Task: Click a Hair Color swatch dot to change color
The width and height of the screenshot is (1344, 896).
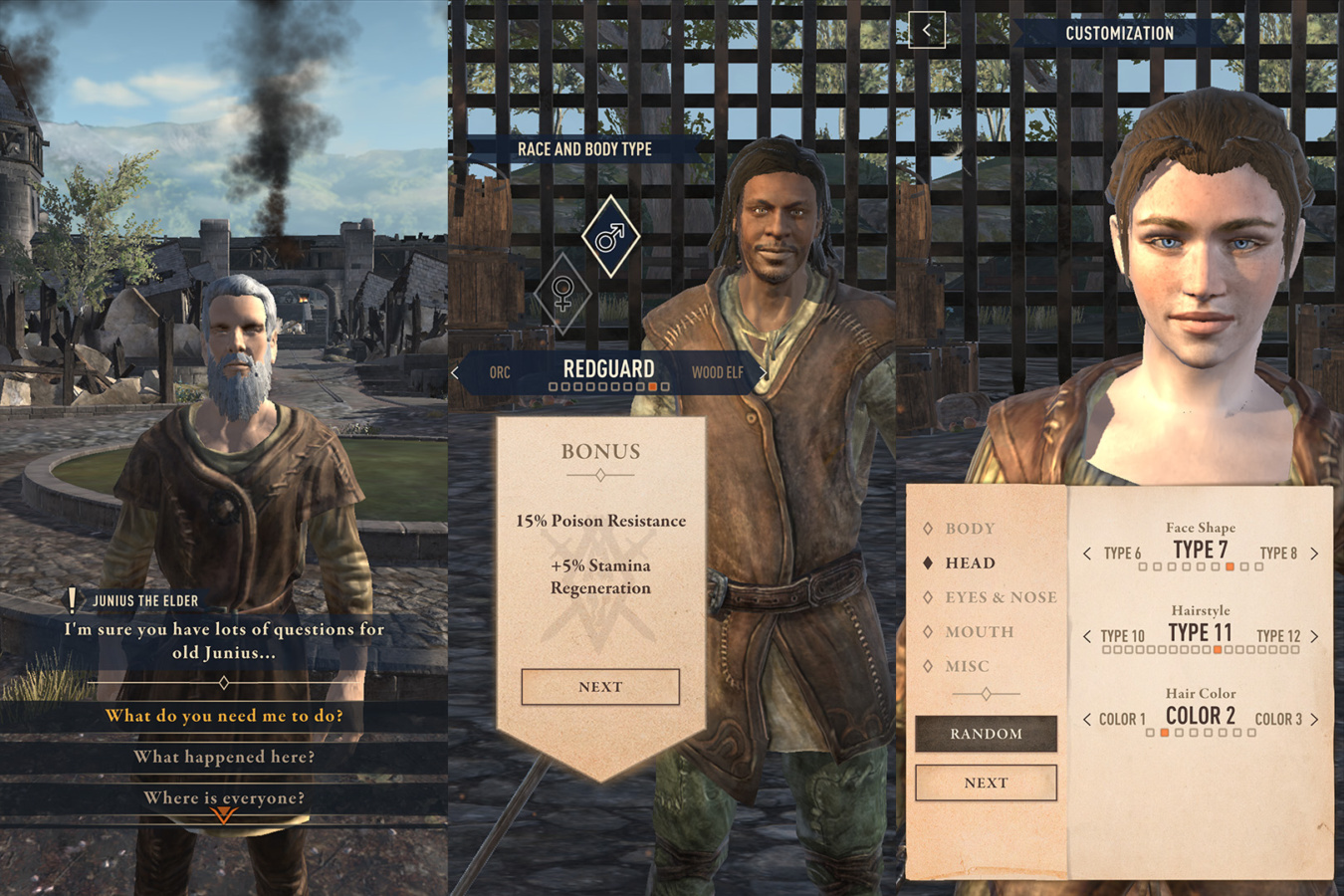Action: click(x=1165, y=732)
